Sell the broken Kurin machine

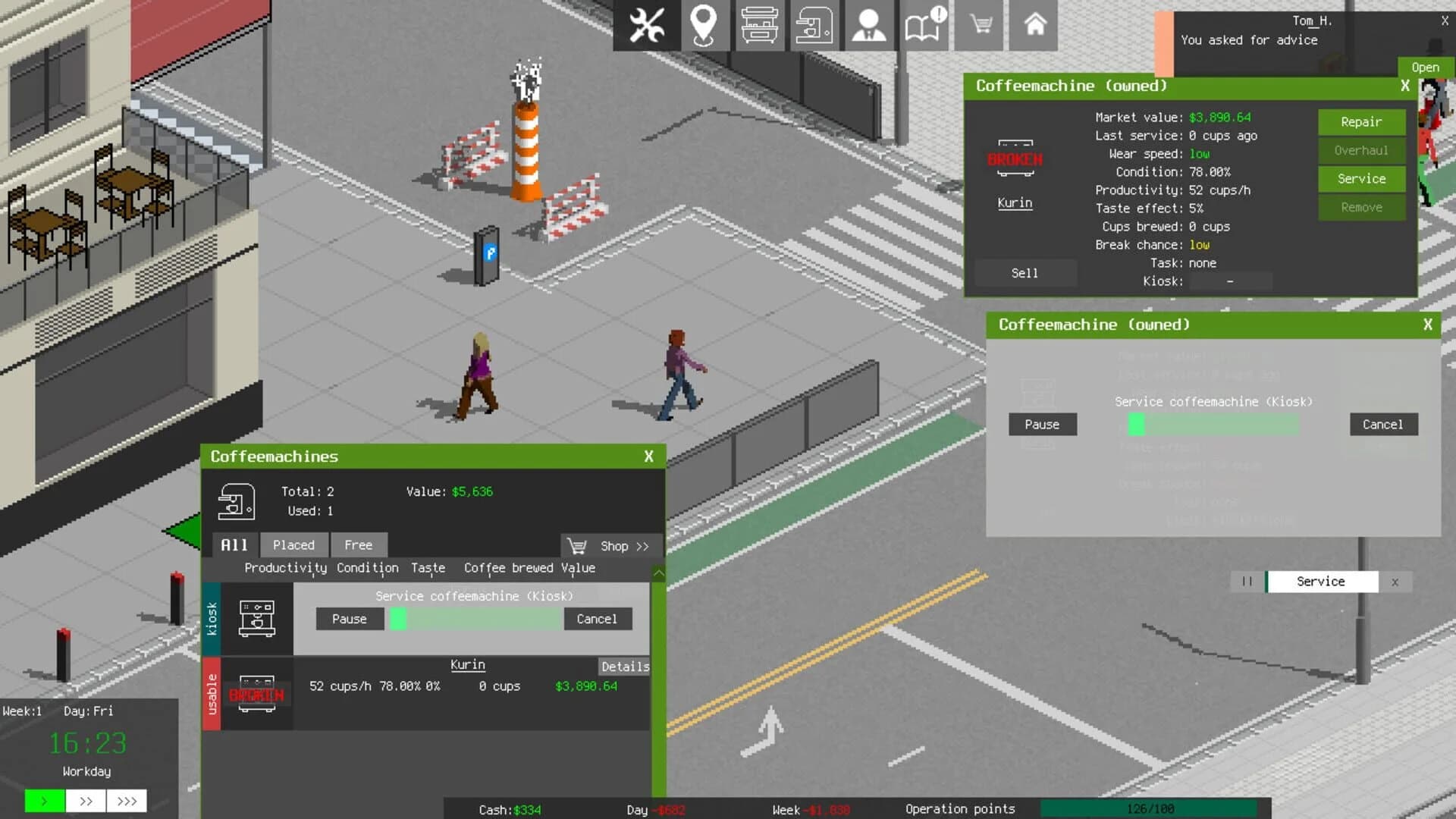(1025, 273)
